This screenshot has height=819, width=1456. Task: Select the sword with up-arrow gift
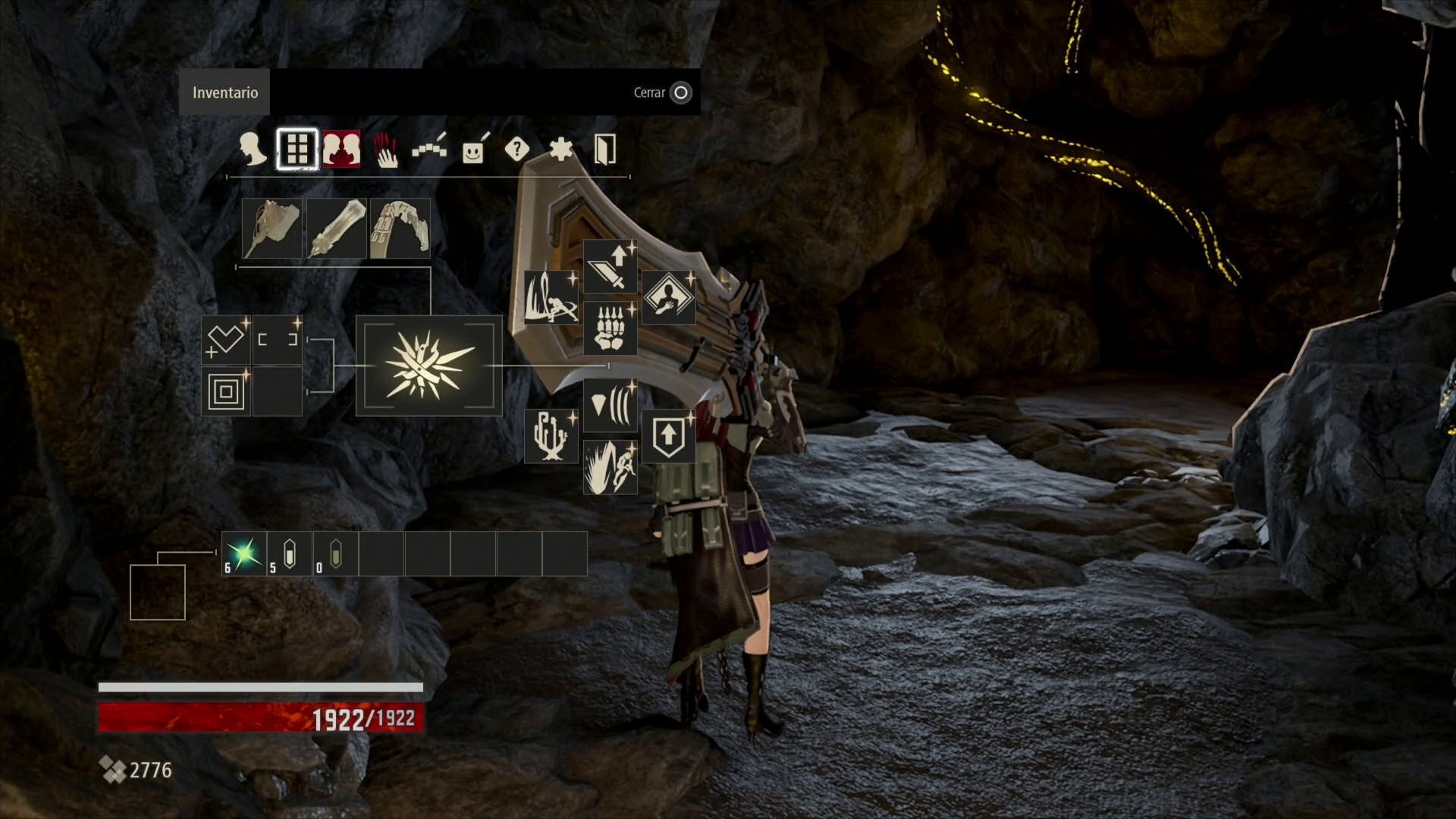[x=610, y=267]
